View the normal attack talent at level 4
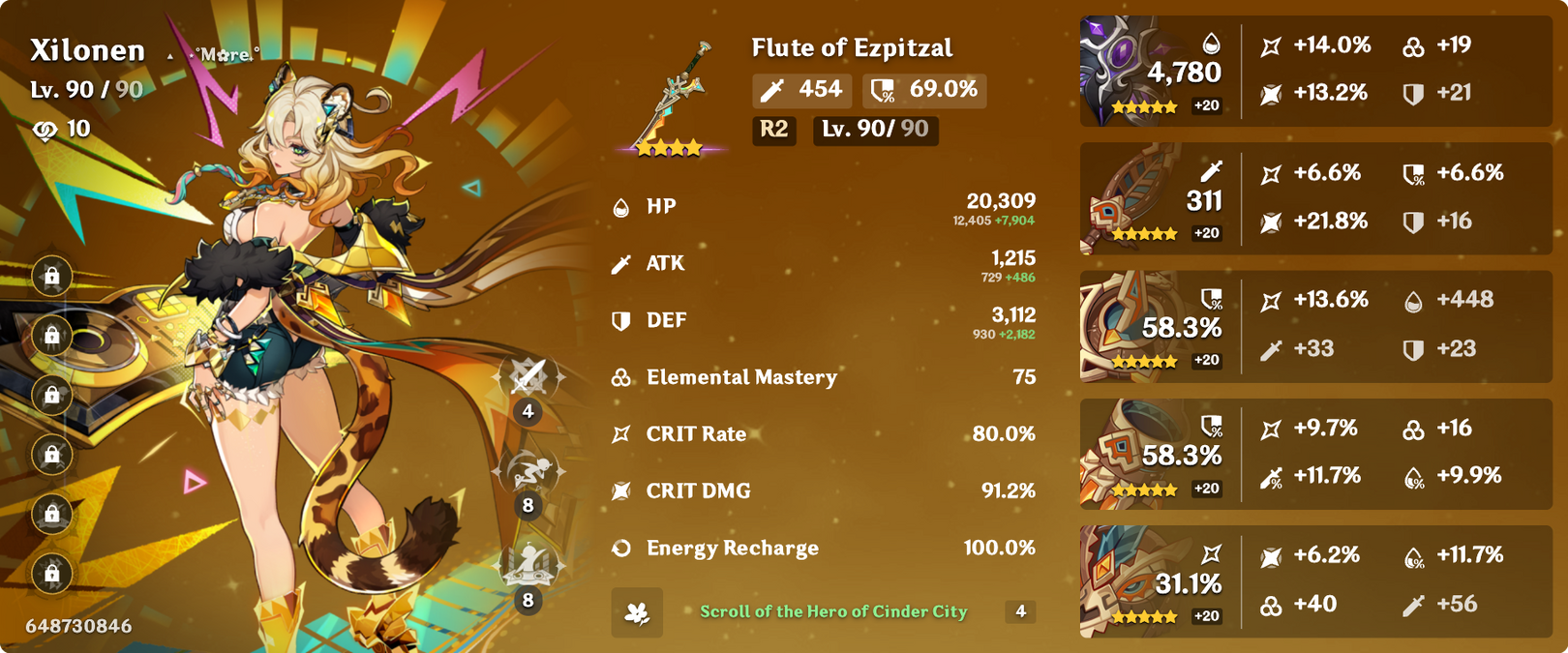 tap(528, 377)
